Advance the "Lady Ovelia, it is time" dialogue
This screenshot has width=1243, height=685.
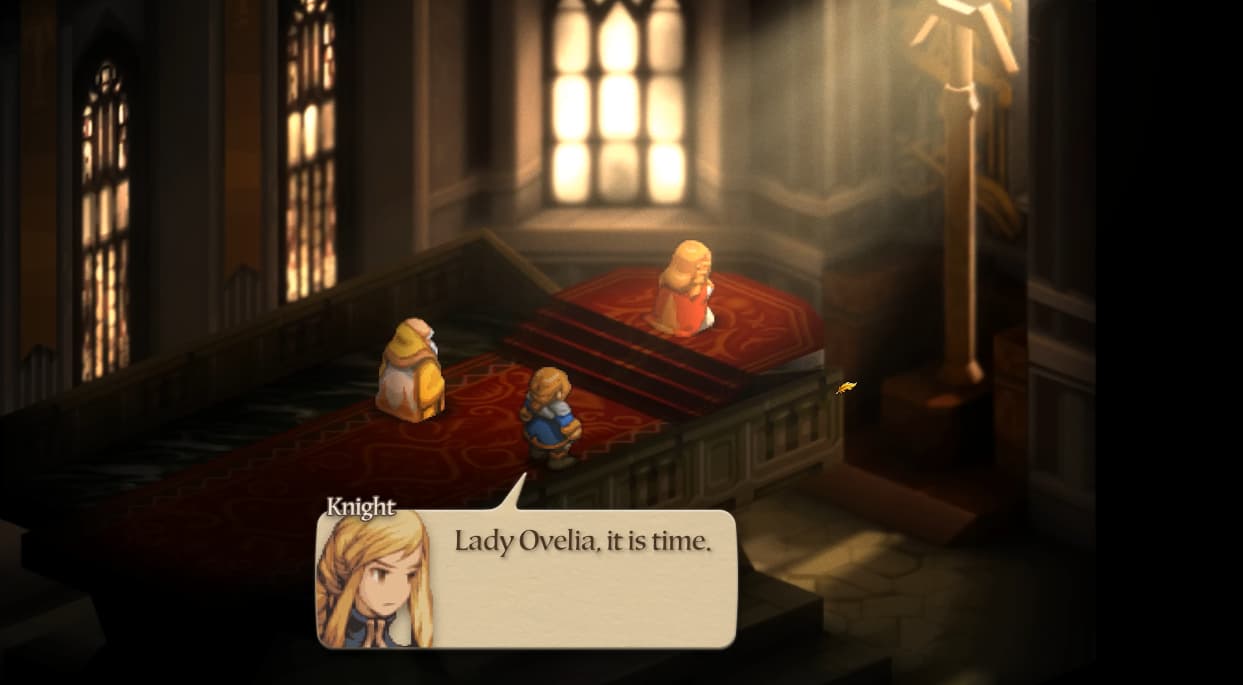point(582,577)
